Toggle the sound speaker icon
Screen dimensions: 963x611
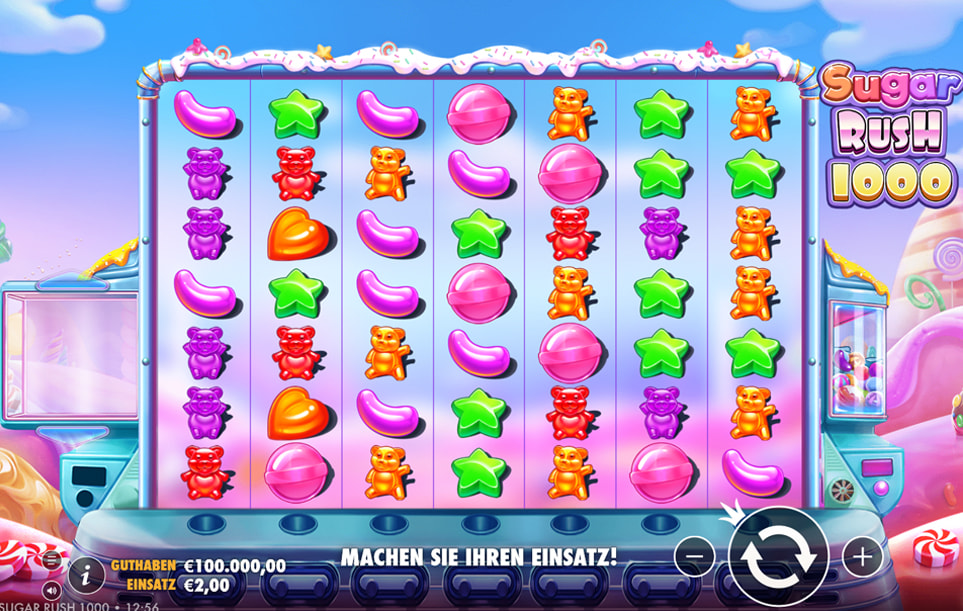[x=51, y=589]
